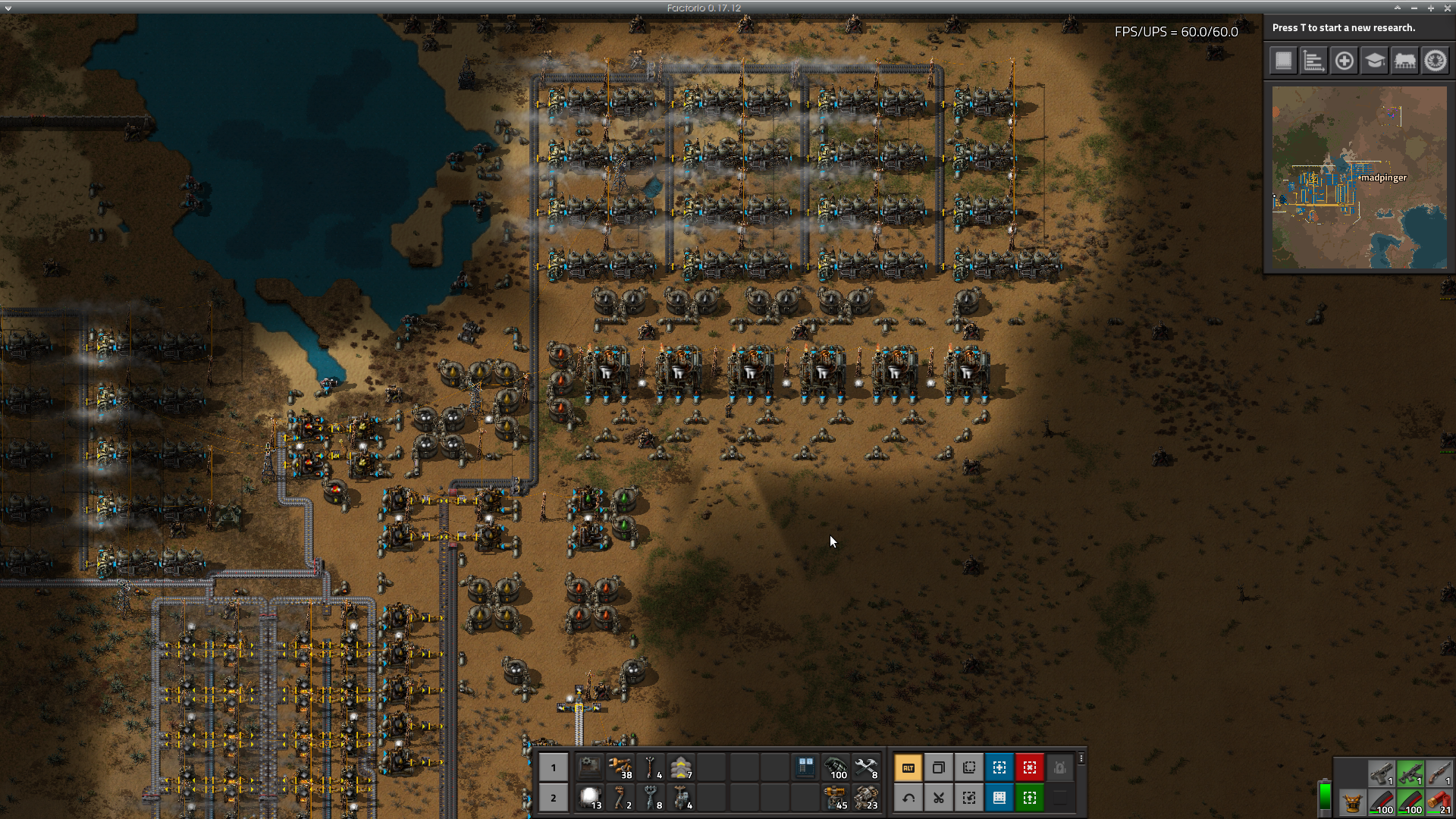Activate the scissors cut tool
The width and height of the screenshot is (1456, 819).
click(939, 798)
